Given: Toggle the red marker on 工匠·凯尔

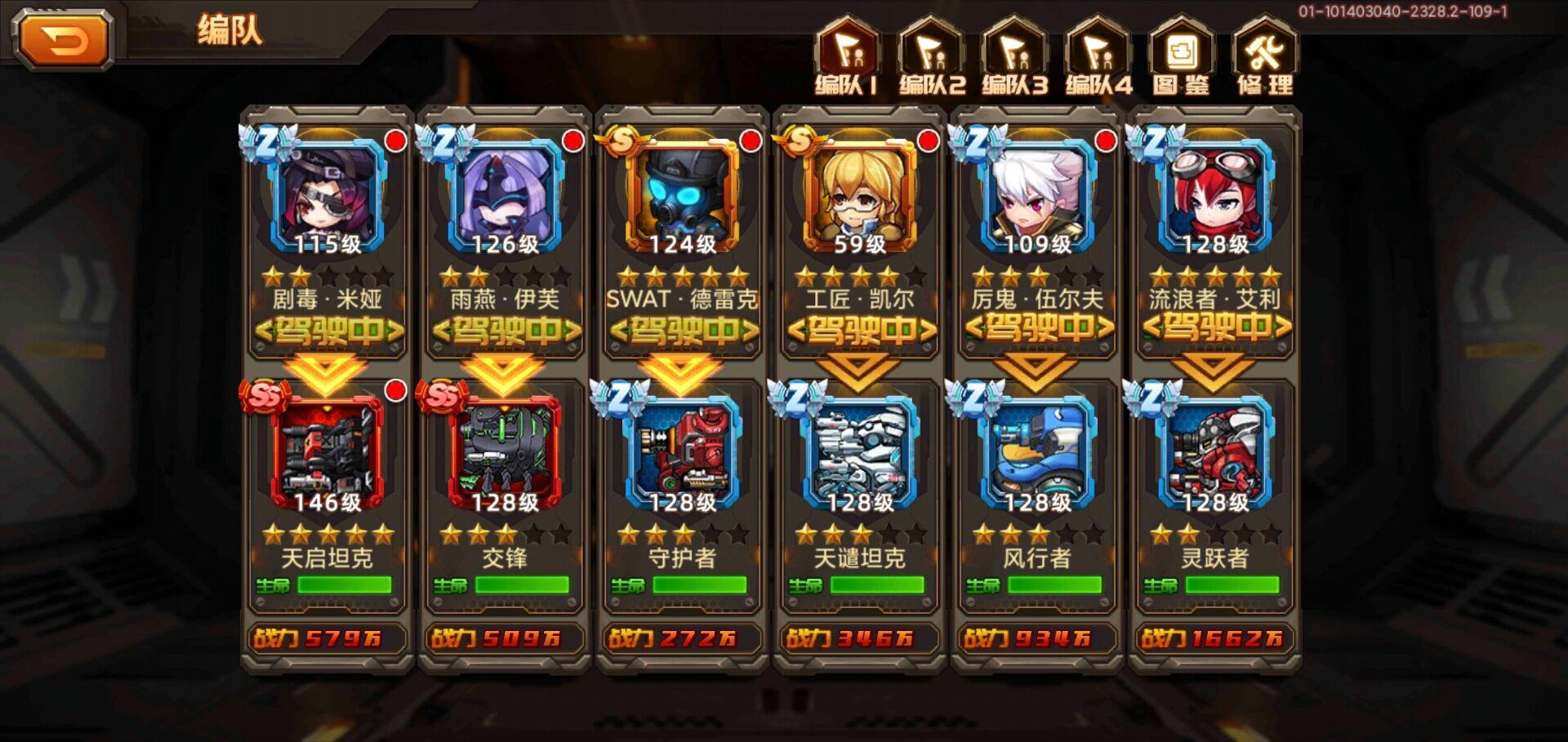Looking at the screenshot, I should pyautogui.click(x=927, y=140).
